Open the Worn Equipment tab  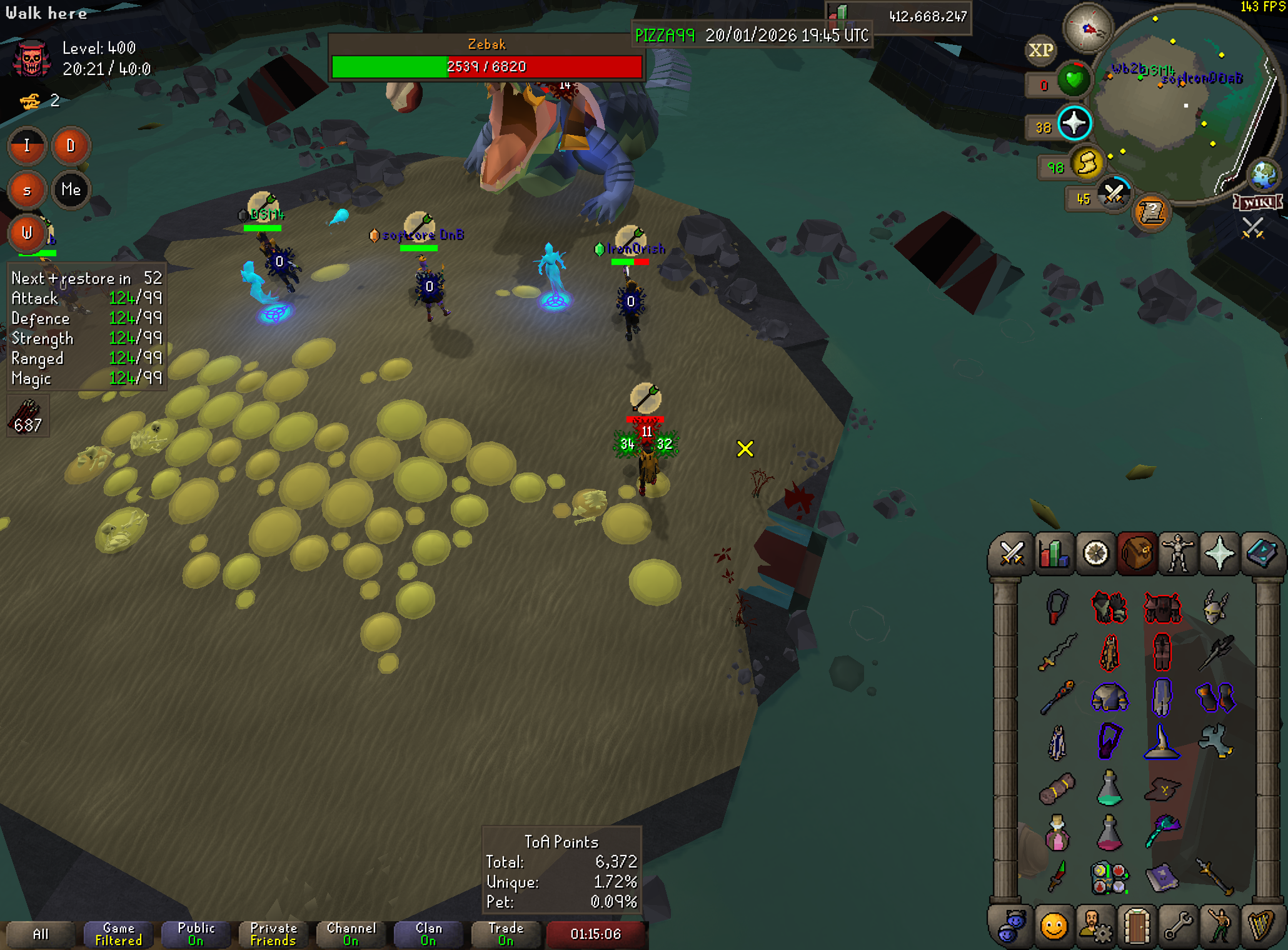1178,554
